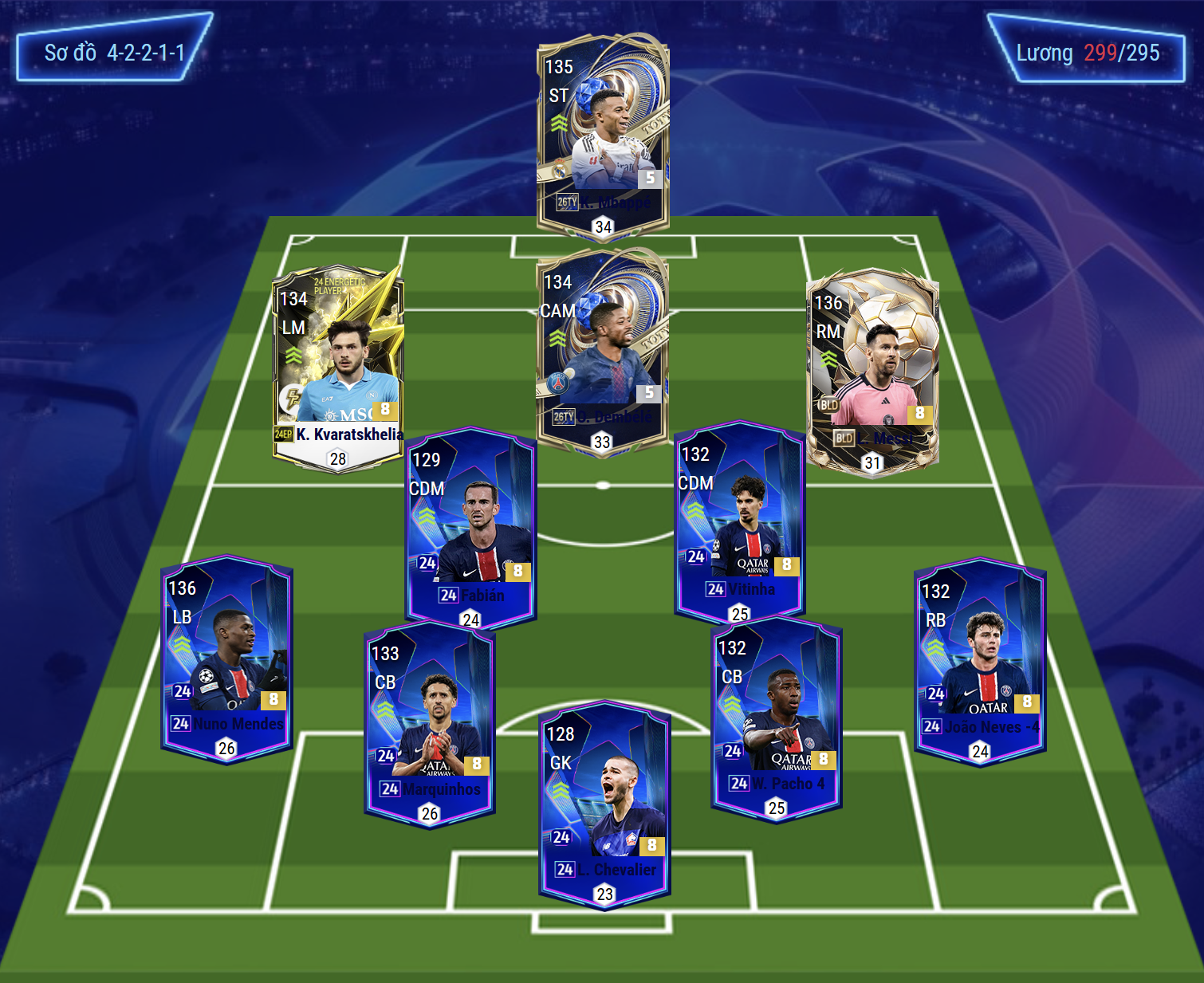
Task: Select the W. Pacho CB card
Action: 776,717
